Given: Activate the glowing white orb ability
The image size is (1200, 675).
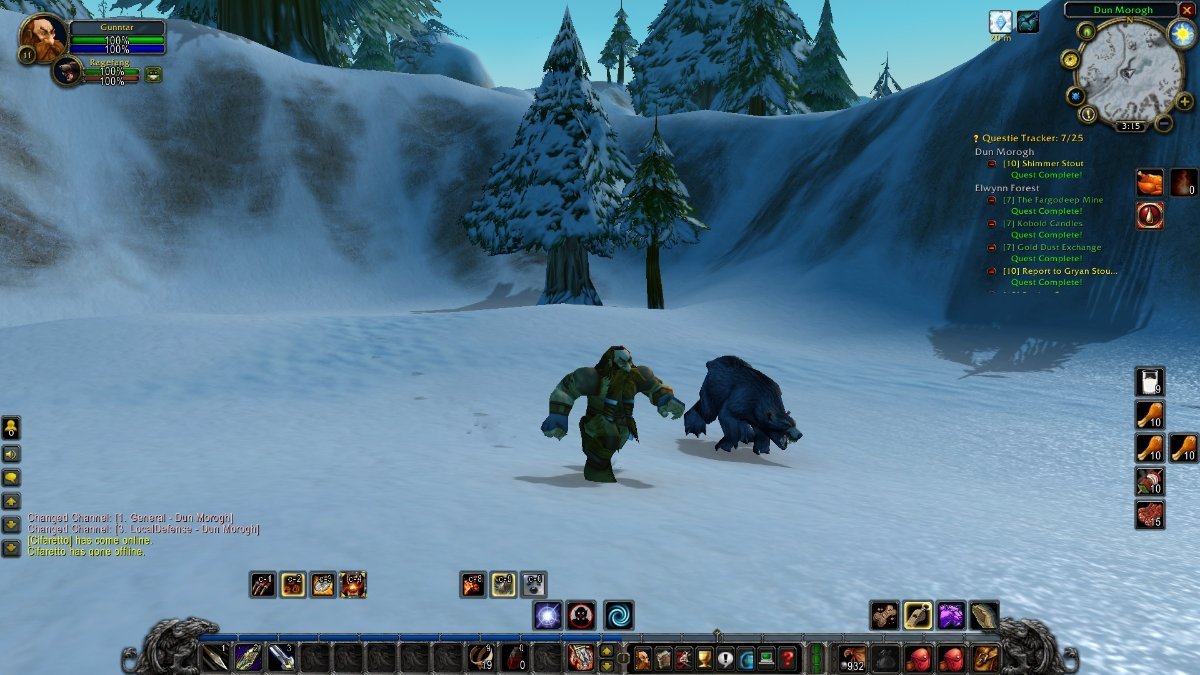Looking at the screenshot, I should 547,615.
